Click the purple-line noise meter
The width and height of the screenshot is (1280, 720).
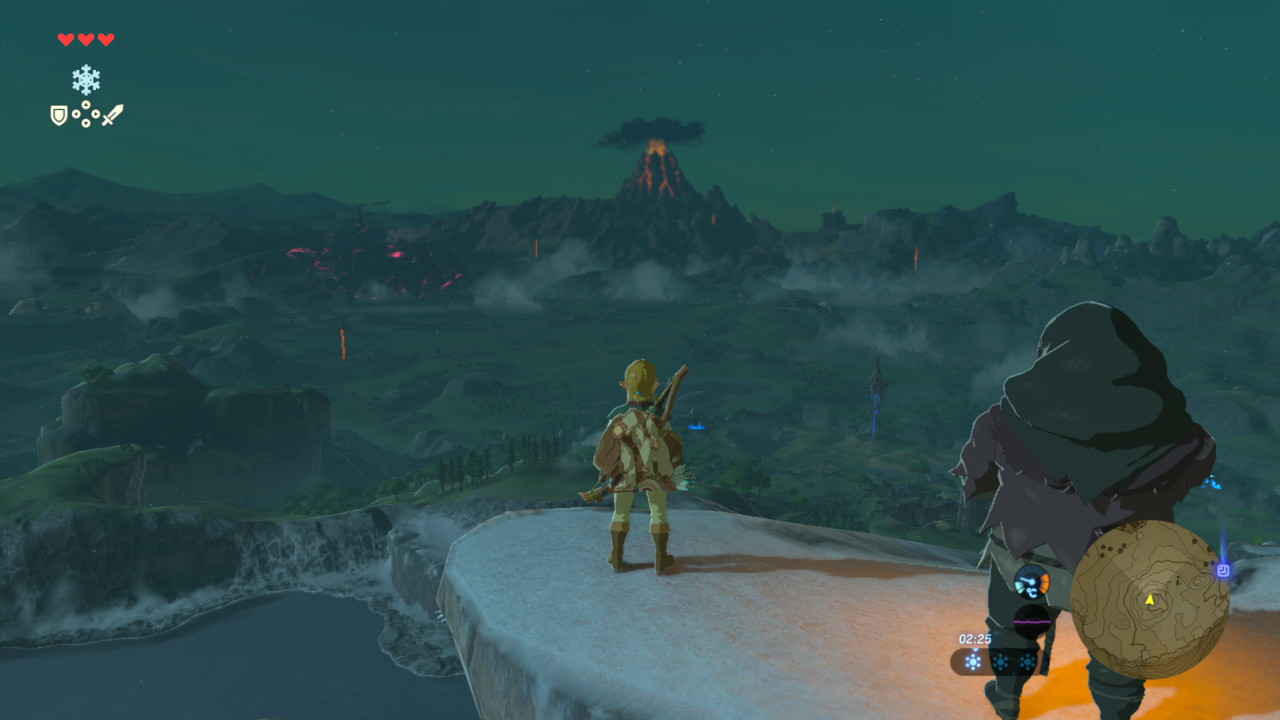click(1031, 621)
